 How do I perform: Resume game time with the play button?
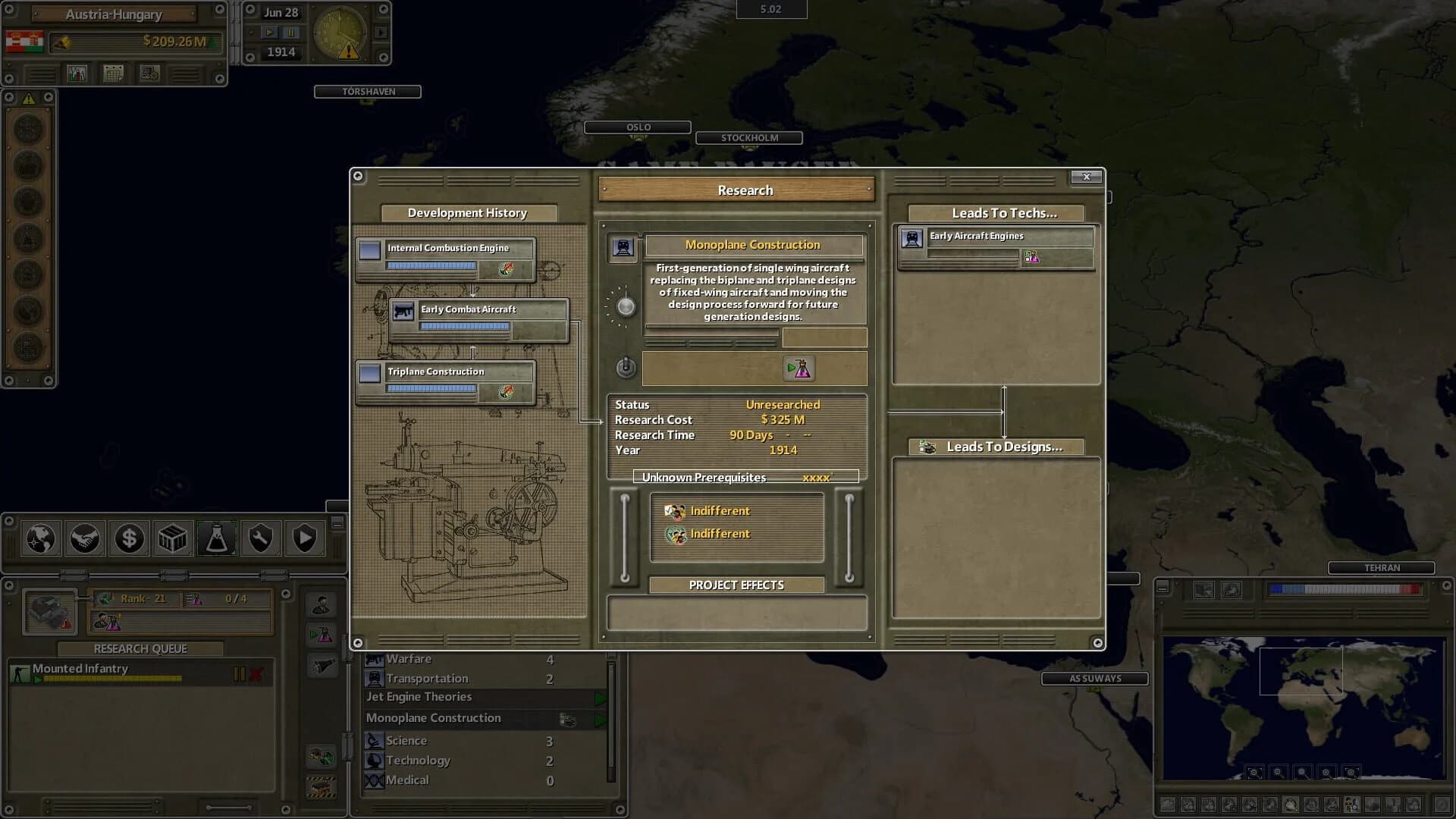tap(270, 32)
